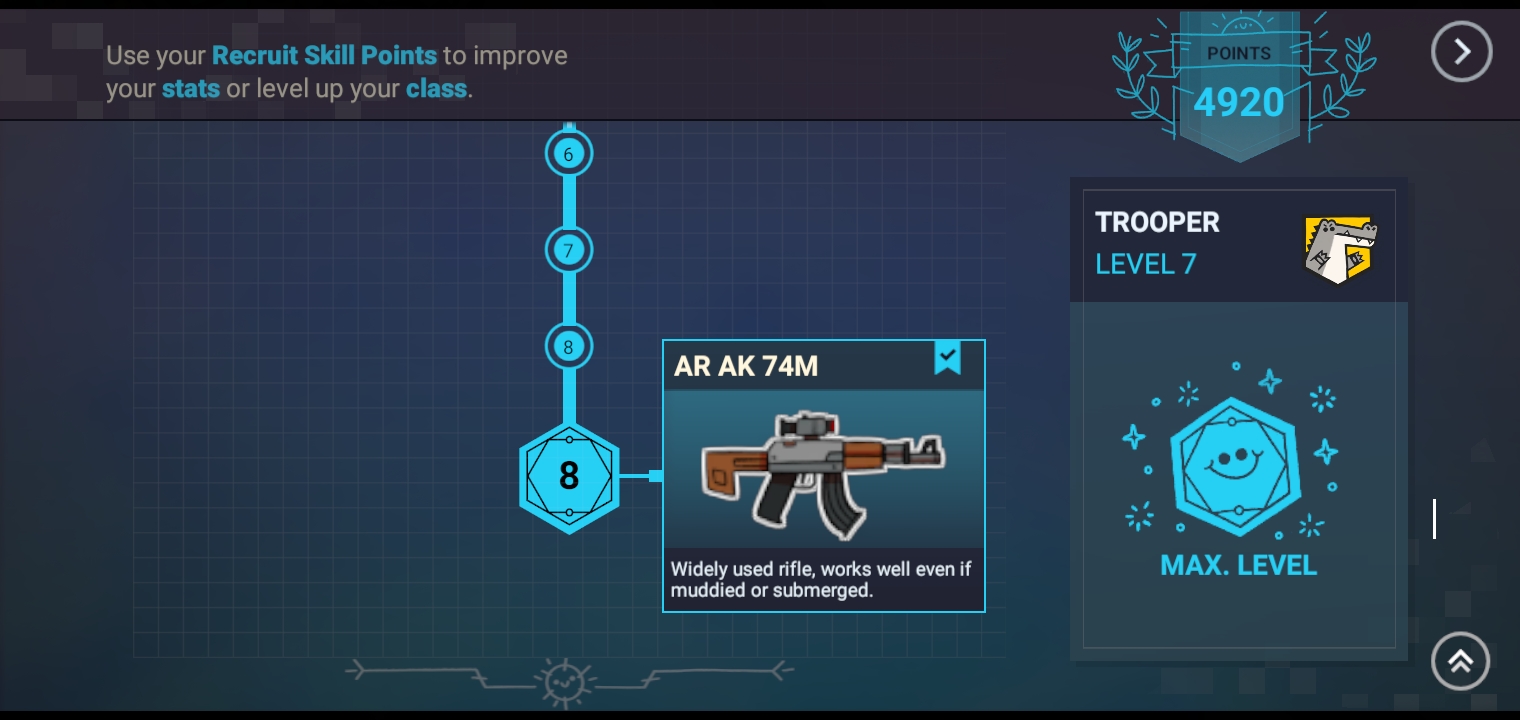This screenshot has height=720, width=1520.
Task: Click the sun emblem below the skill tree
Action: 565,681
